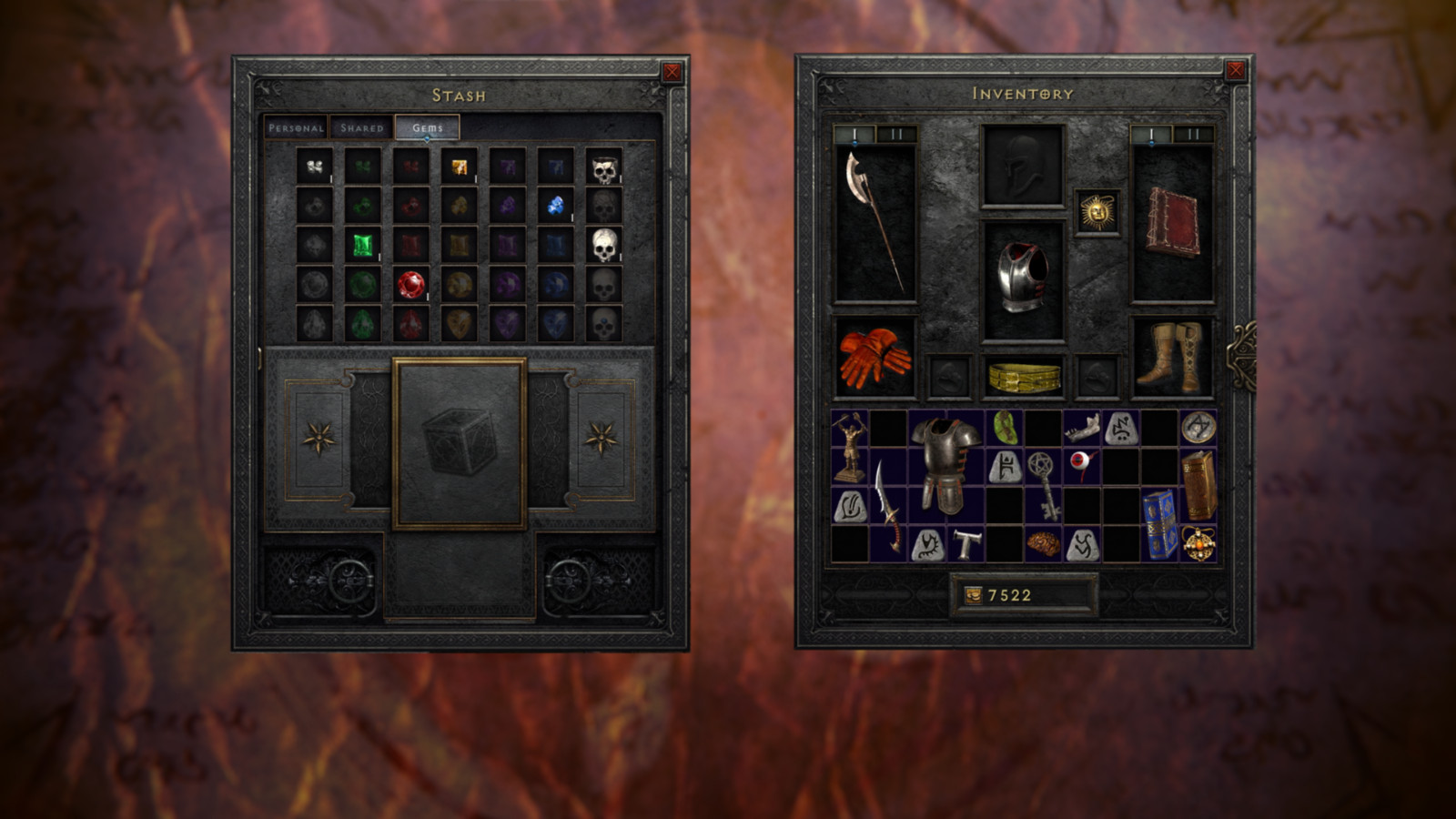1456x819 pixels.
Task: Choose the equipped red book offhand
Action: tap(1172, 221)
